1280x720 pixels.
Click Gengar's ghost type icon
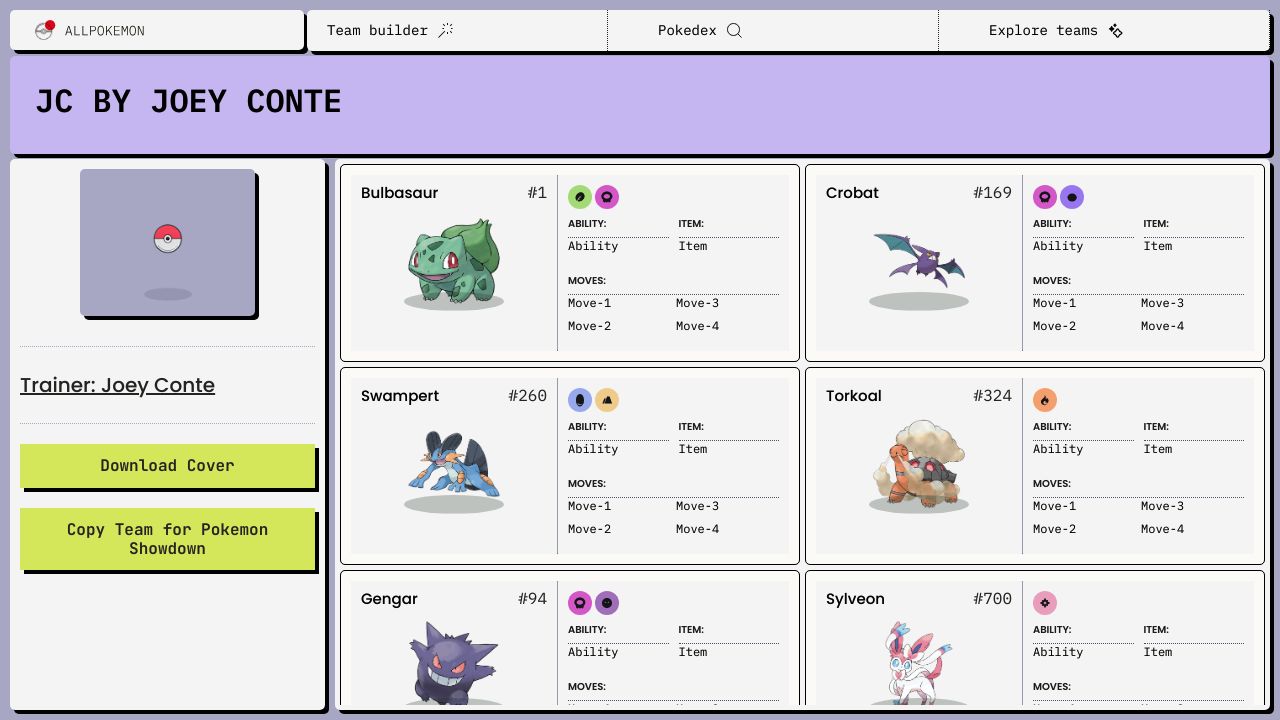click(x=607, y=603)
